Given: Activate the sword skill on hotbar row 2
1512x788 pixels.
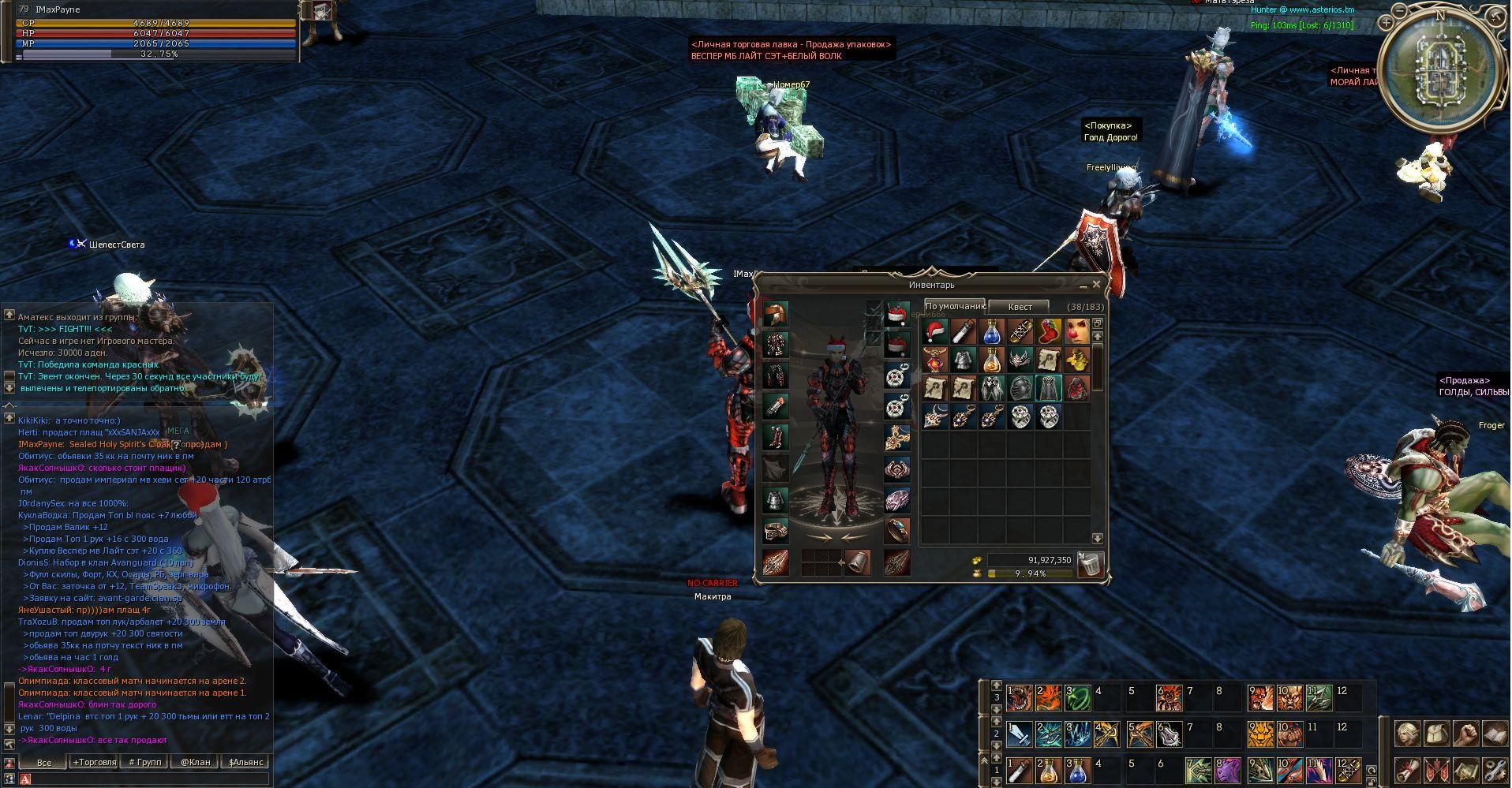Looking at the screenshot, I should (1020, 734).
